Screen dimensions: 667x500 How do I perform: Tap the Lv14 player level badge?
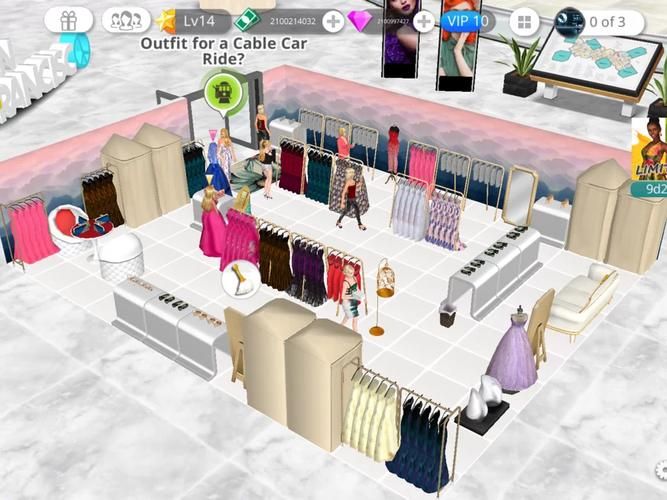(x=191, y=20)
